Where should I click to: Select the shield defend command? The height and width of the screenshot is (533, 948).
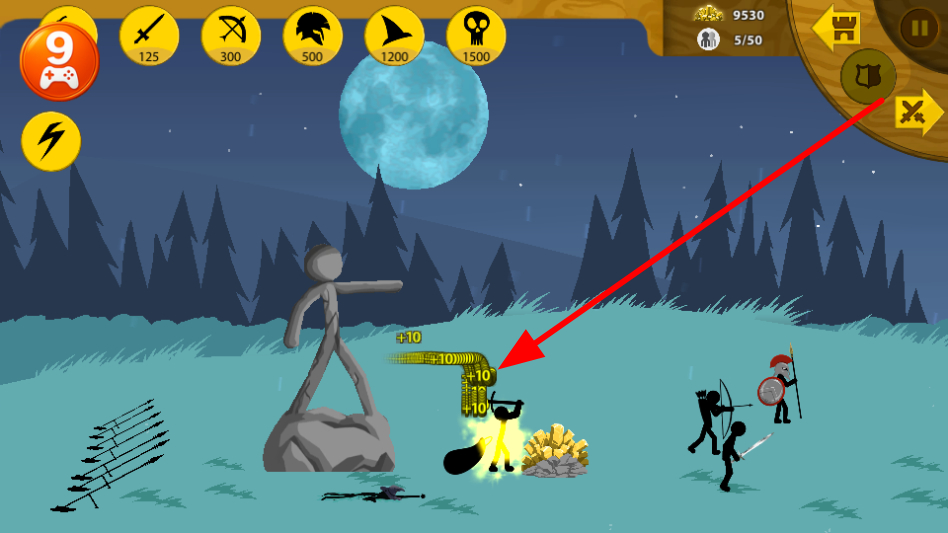[x=867, y=76]
